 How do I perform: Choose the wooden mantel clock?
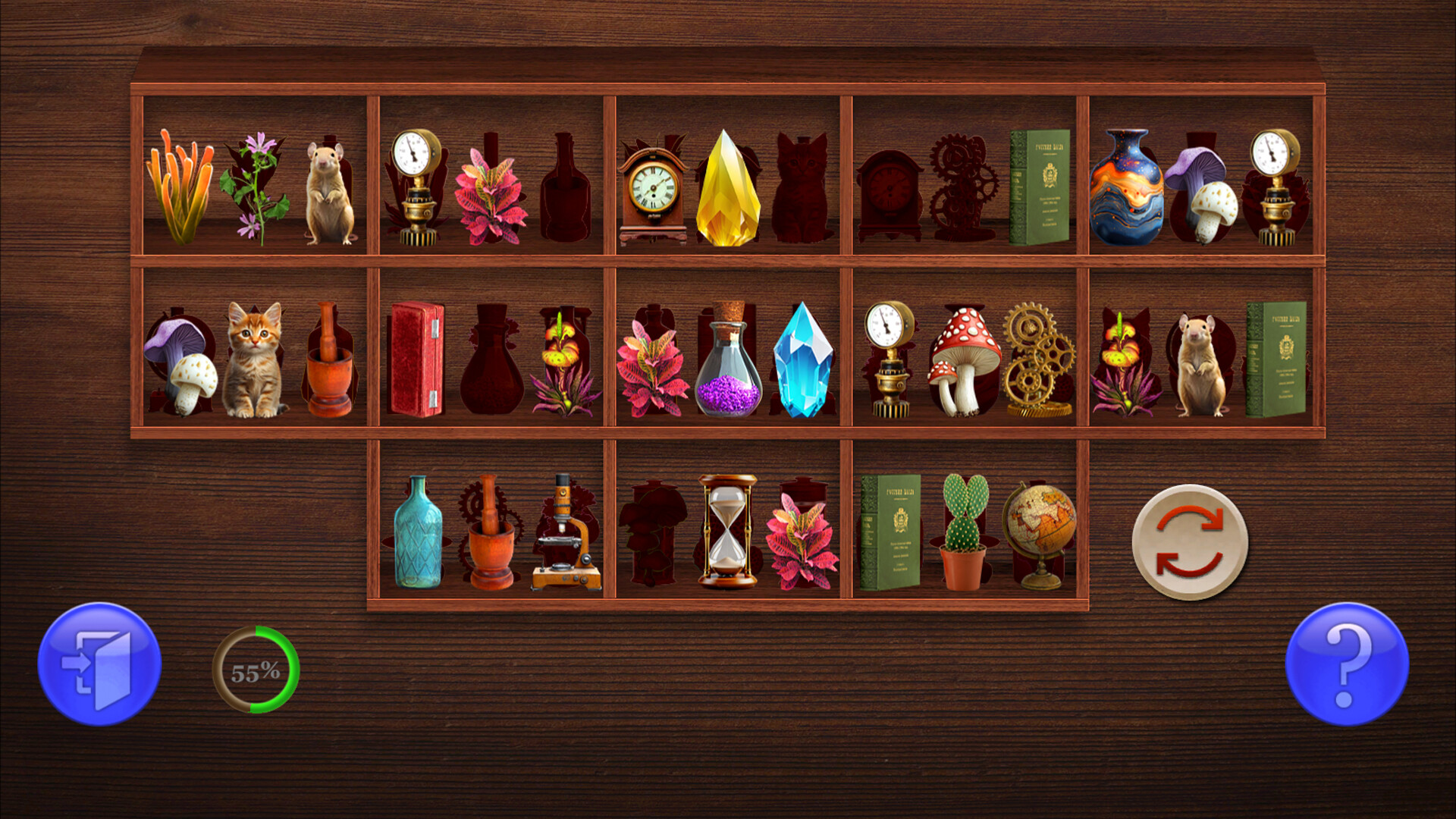[x=652, y=193]
